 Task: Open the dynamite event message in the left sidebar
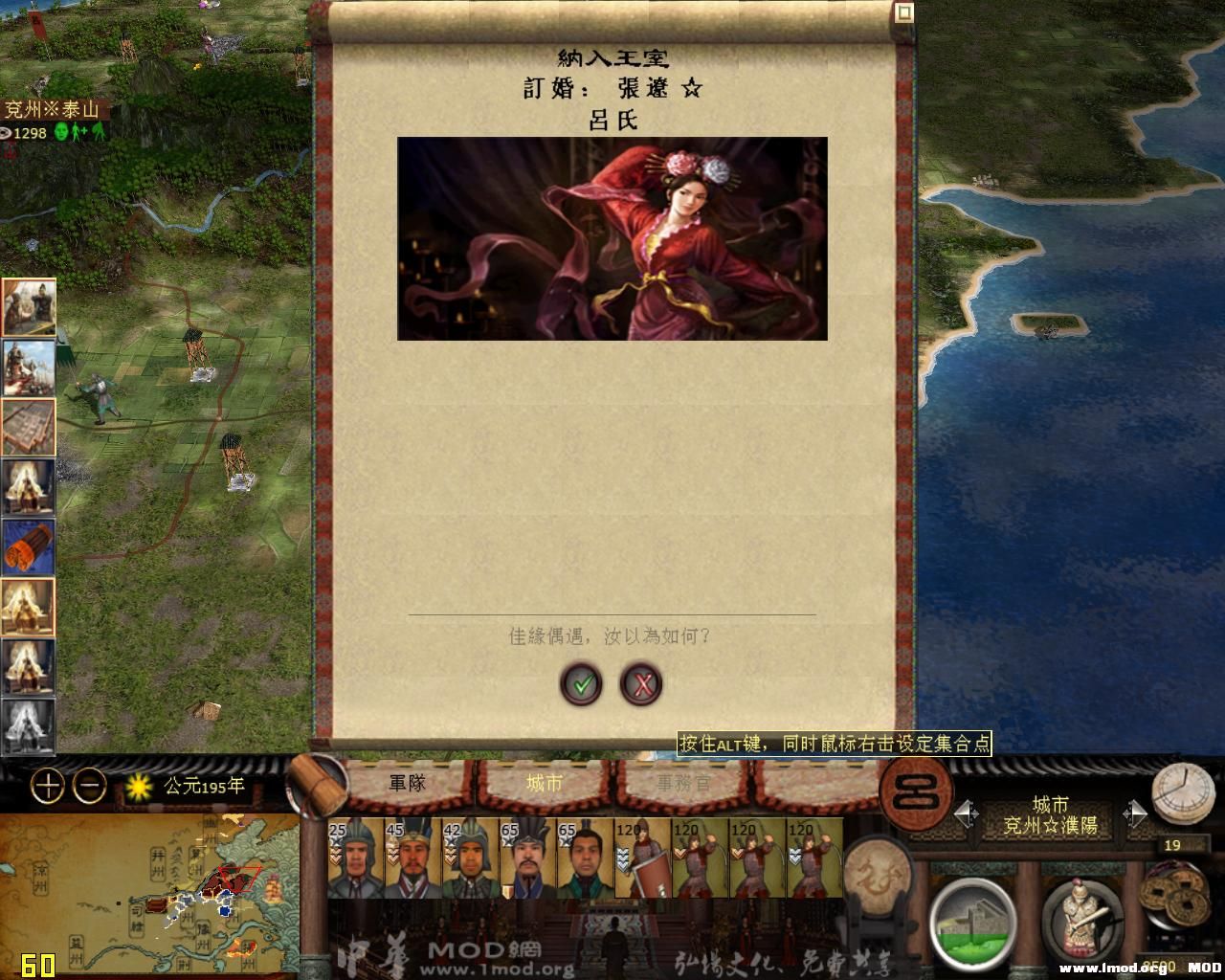click(x=30, y=546)
